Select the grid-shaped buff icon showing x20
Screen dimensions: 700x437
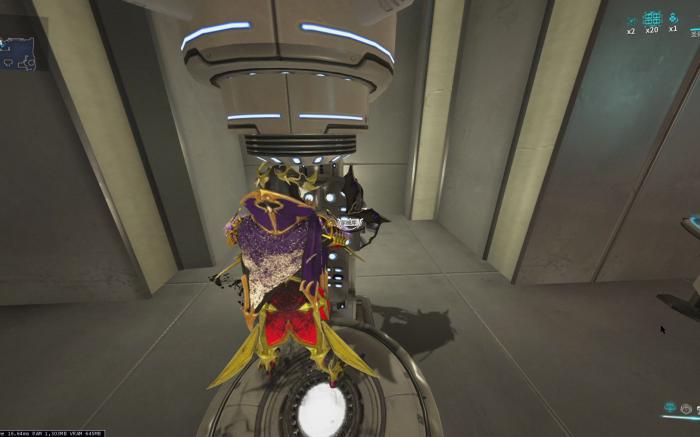pyautogui.click(x=652, y=18)
